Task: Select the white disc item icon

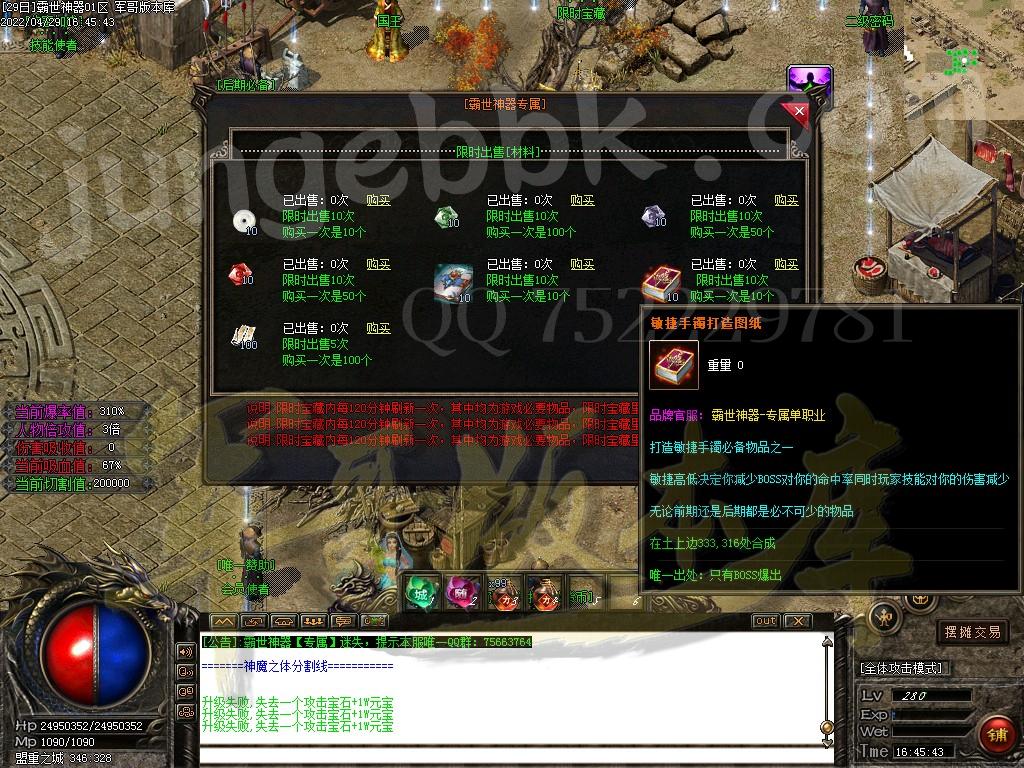Action: tap(243, 220)
